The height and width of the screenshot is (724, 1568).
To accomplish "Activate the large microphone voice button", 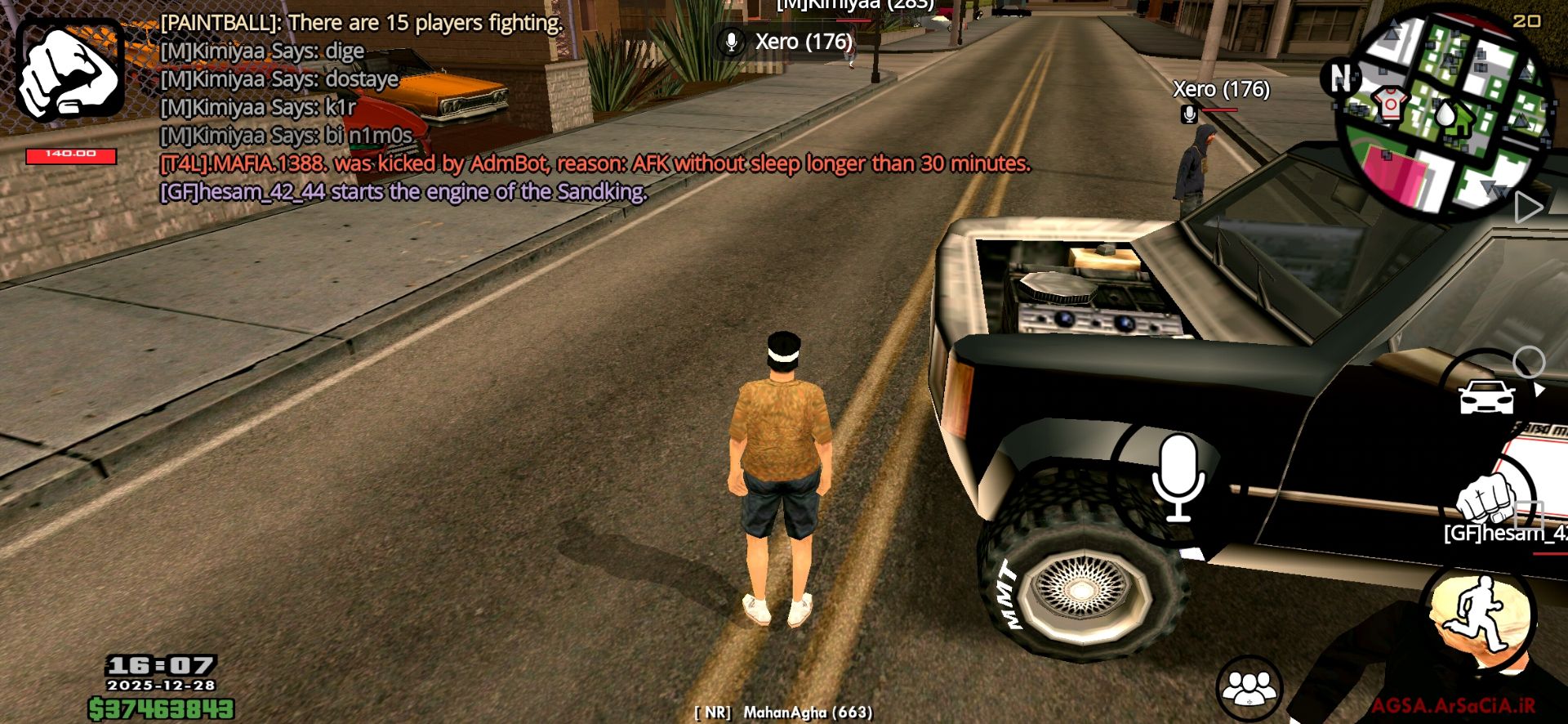I will (1177, 479).
